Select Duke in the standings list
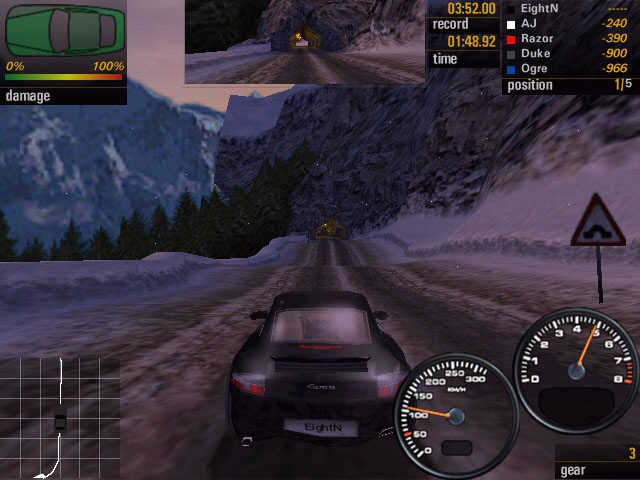Image resolution: width=640 pixels, height=480 pixels. (x=570, y=53)
